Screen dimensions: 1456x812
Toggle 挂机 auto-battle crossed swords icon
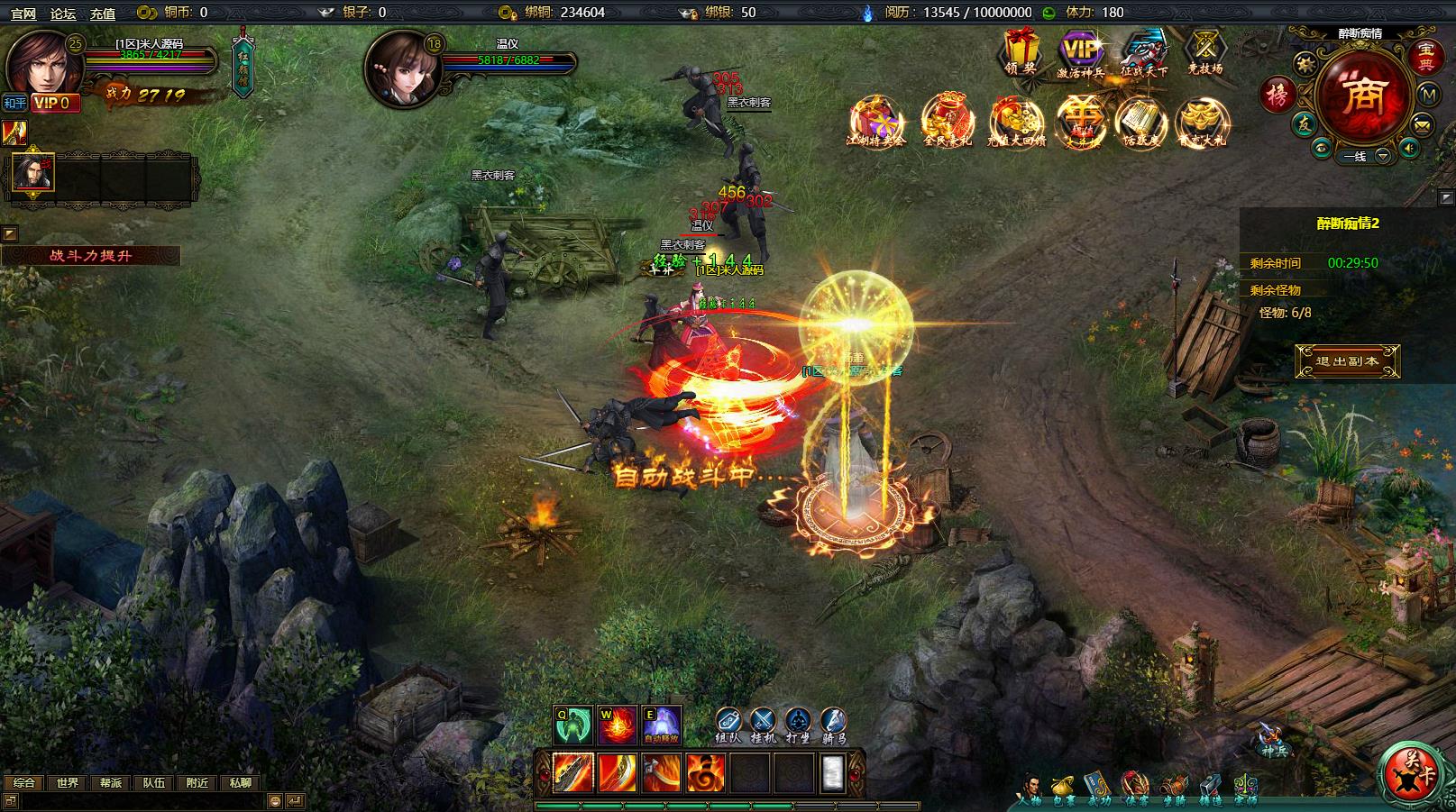[x=763, y=723]
